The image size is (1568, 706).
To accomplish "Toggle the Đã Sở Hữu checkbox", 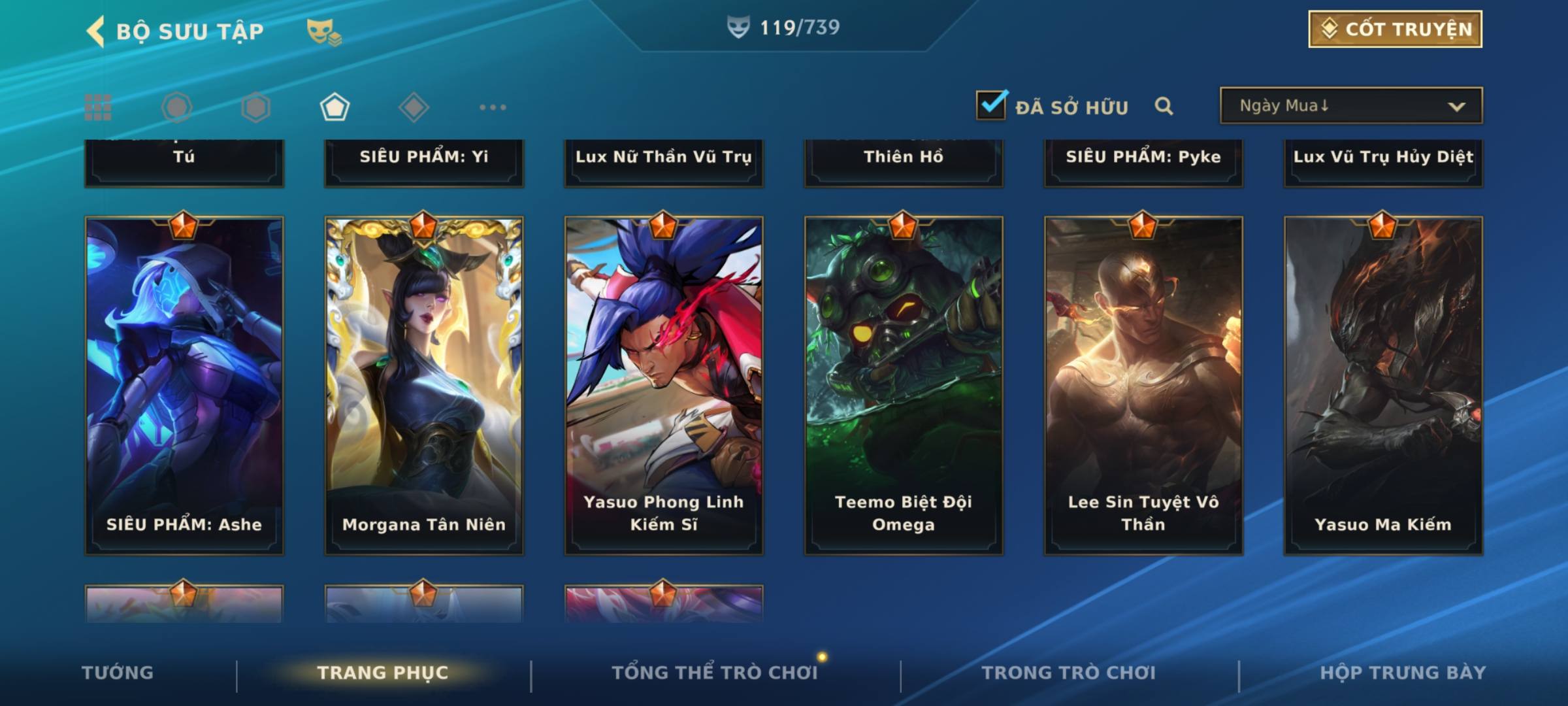I will coord(991,105).
